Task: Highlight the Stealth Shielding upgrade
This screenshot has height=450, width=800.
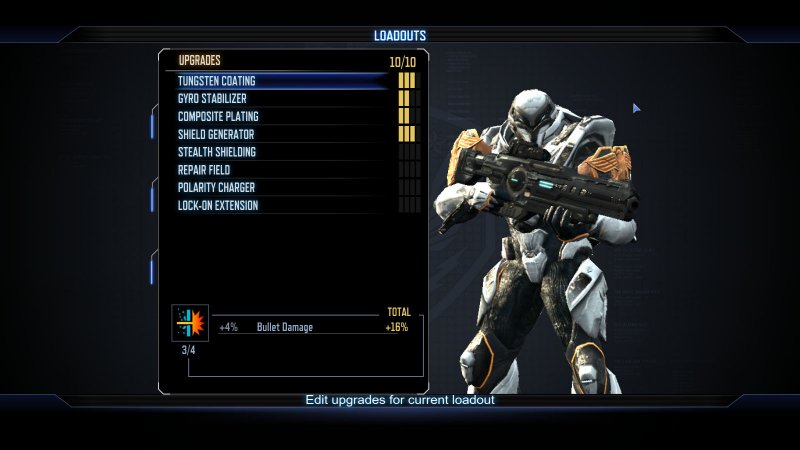Action: 217,152
